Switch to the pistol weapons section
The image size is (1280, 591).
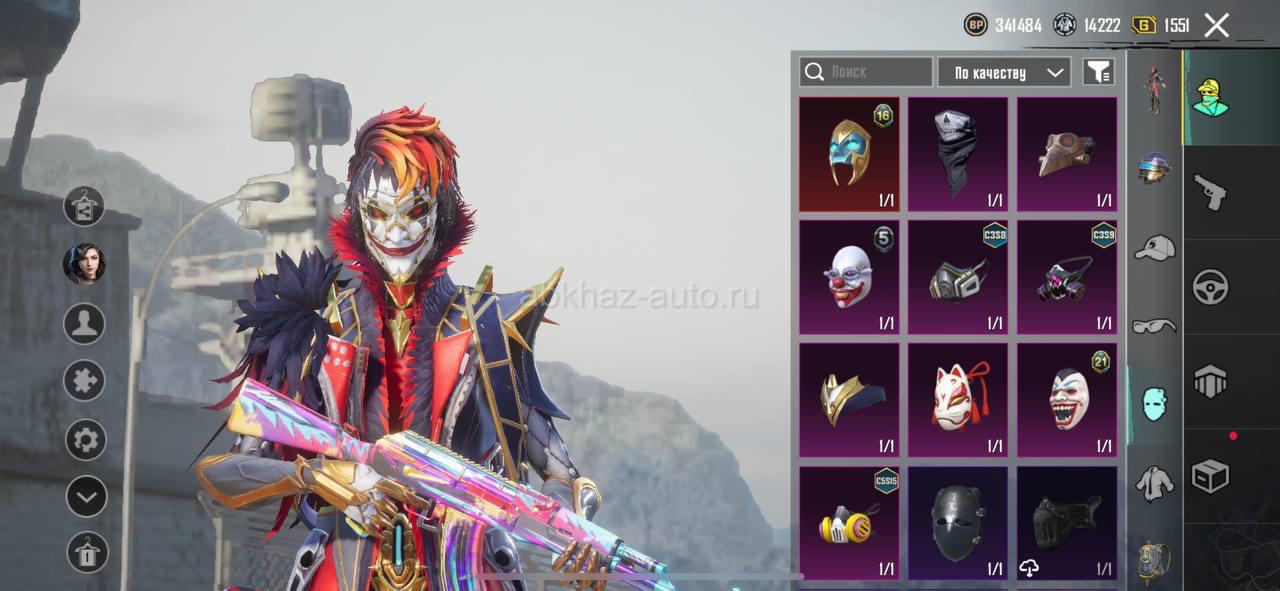(1210, 191)
